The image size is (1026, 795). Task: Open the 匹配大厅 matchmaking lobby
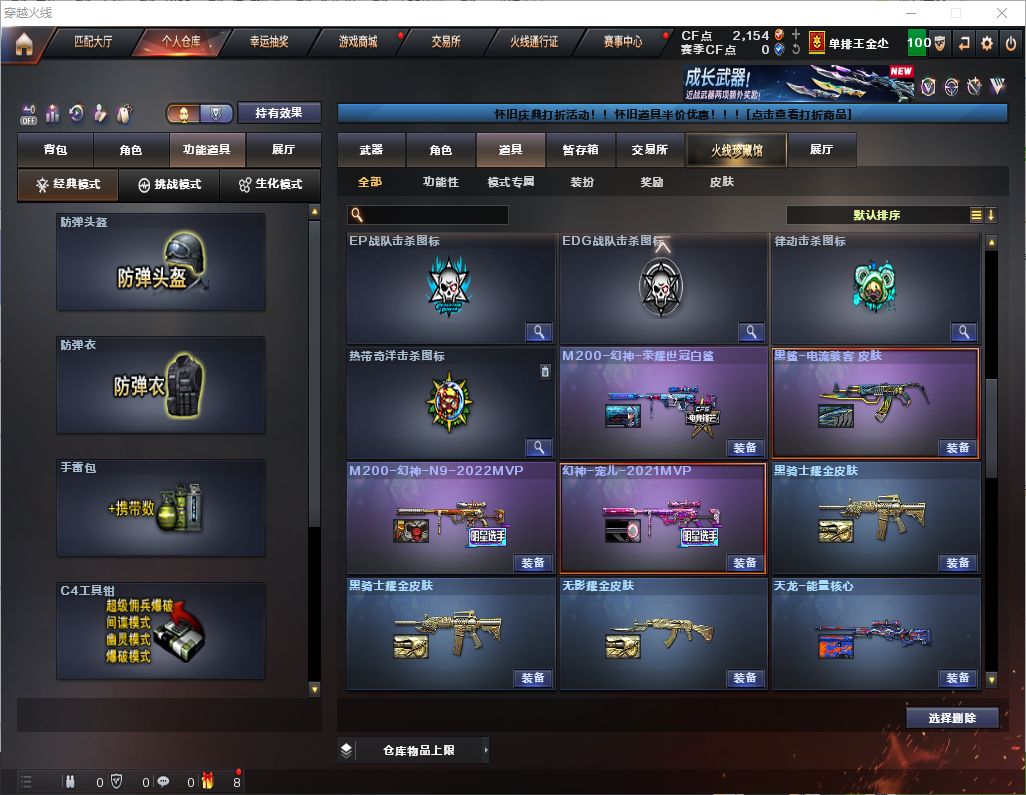[93, 42]
